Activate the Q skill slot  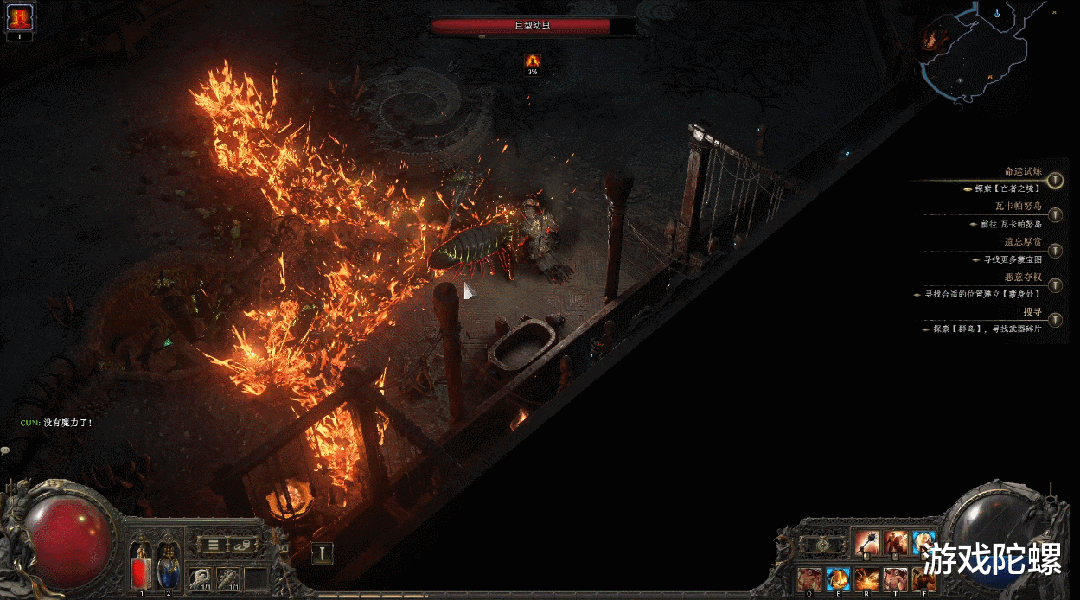coord(809,578)
